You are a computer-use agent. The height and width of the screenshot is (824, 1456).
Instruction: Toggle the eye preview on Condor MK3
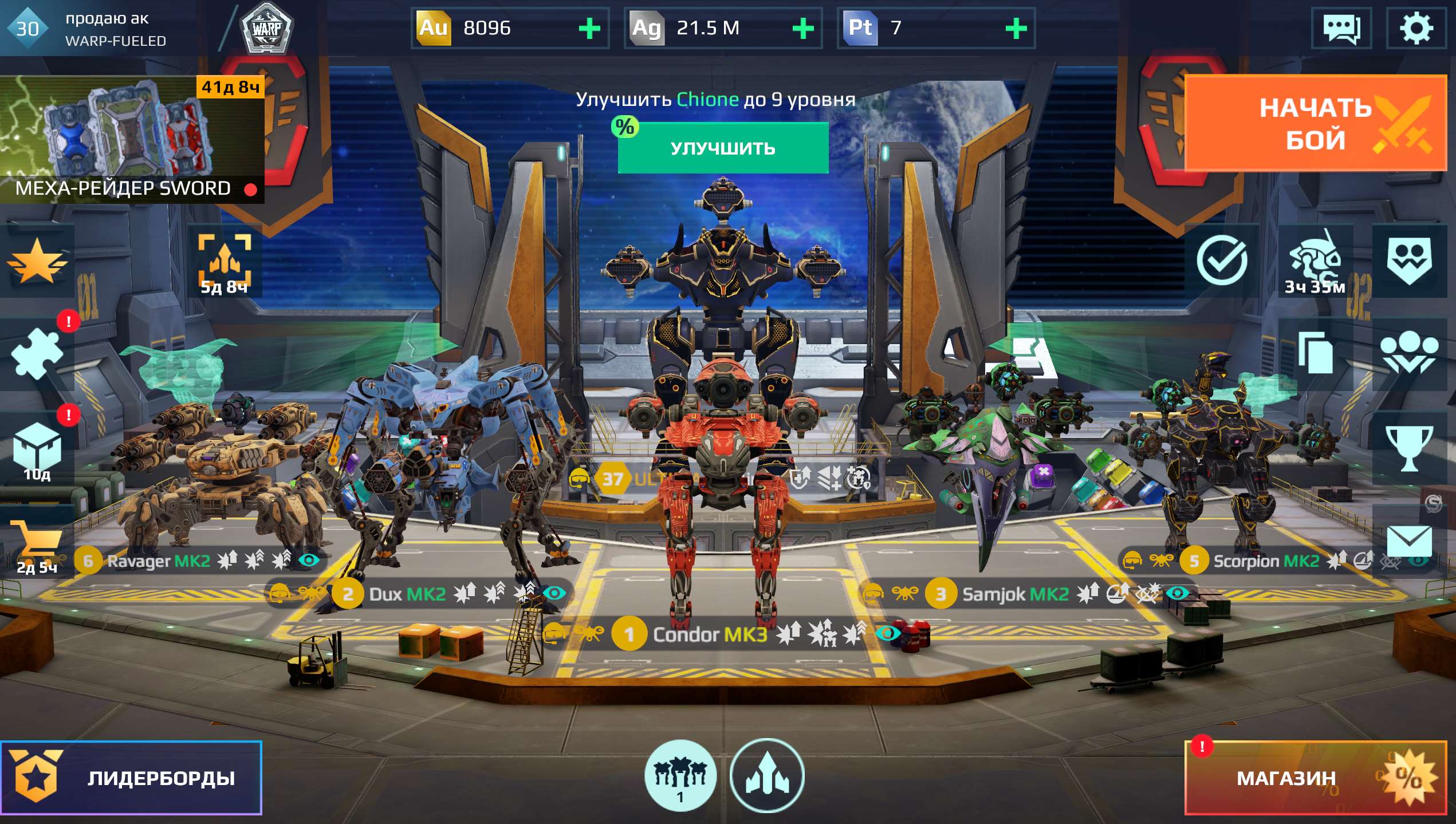coord(888,634)
